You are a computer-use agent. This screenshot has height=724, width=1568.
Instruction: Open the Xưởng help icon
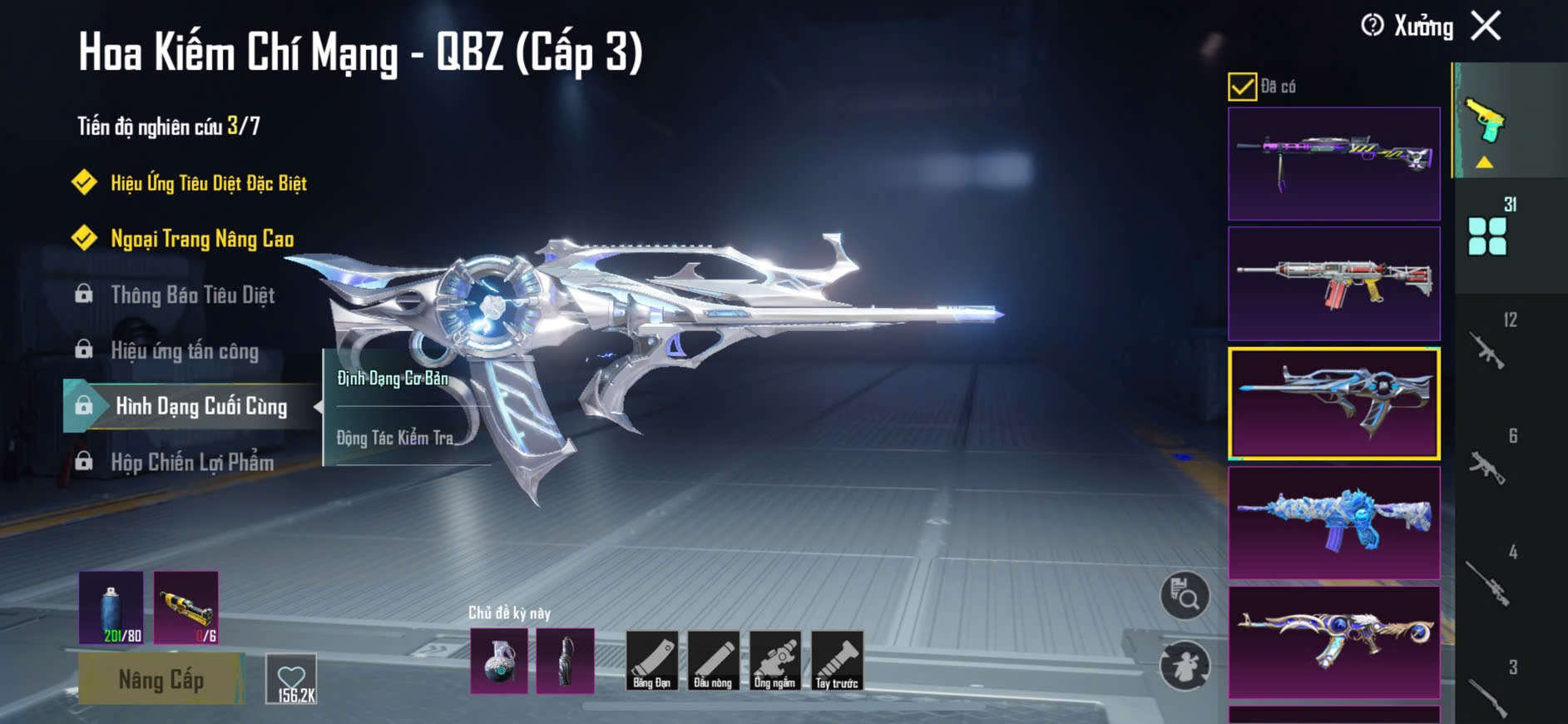[x=1372, y=26]
